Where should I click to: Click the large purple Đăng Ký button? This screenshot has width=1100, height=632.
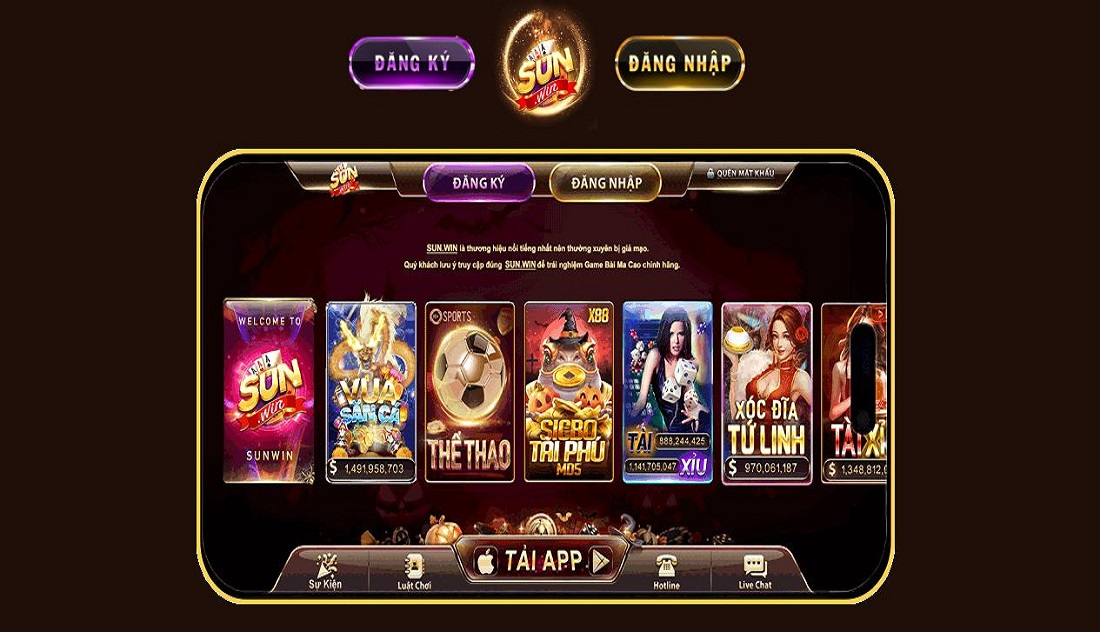click(412, 64)
